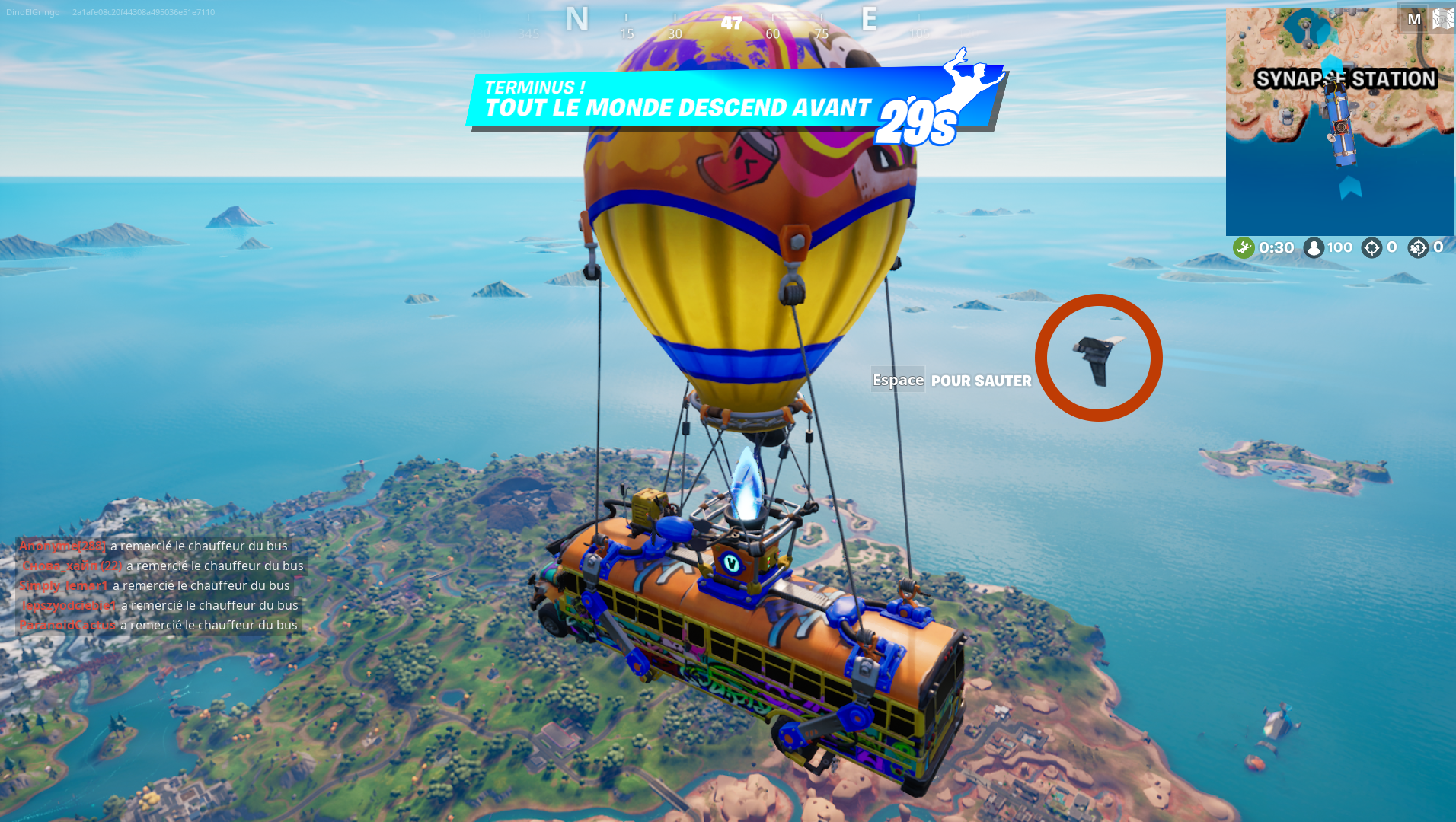
Task: Click the green skydiver timer icon
Action: [x=1243, y=247]
